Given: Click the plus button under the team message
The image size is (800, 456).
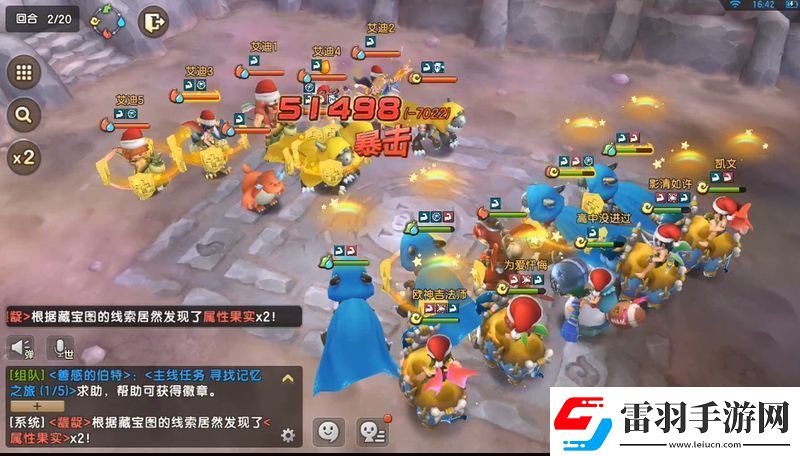Looking at the screenshot, I should [38, 407].
